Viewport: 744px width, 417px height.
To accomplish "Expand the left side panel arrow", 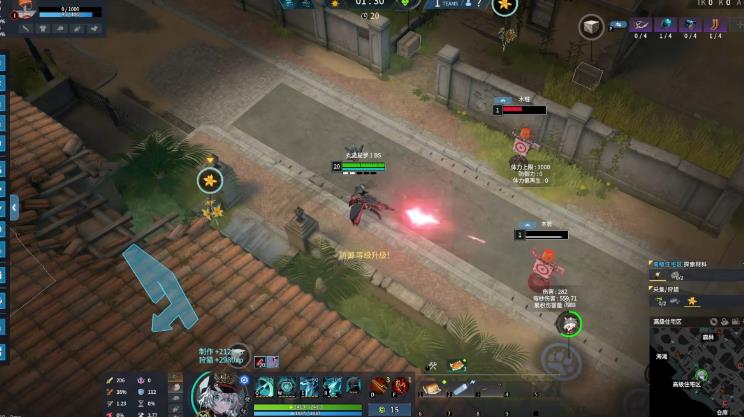I will click(x=14, y=207).
